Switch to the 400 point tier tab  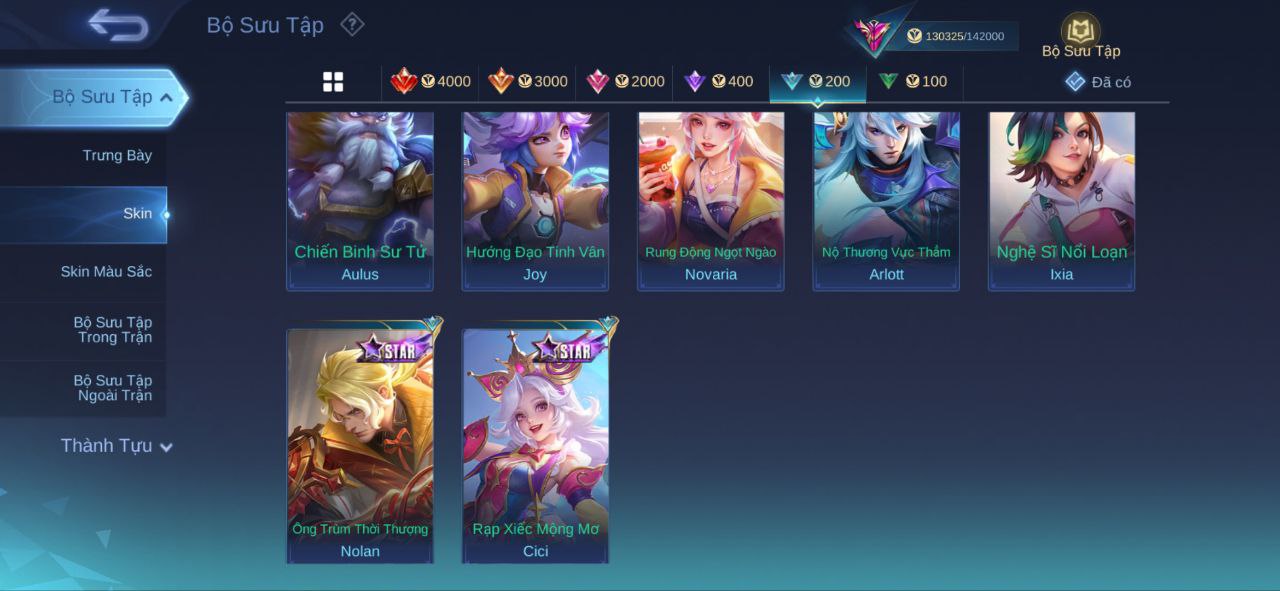coord(719,82)
